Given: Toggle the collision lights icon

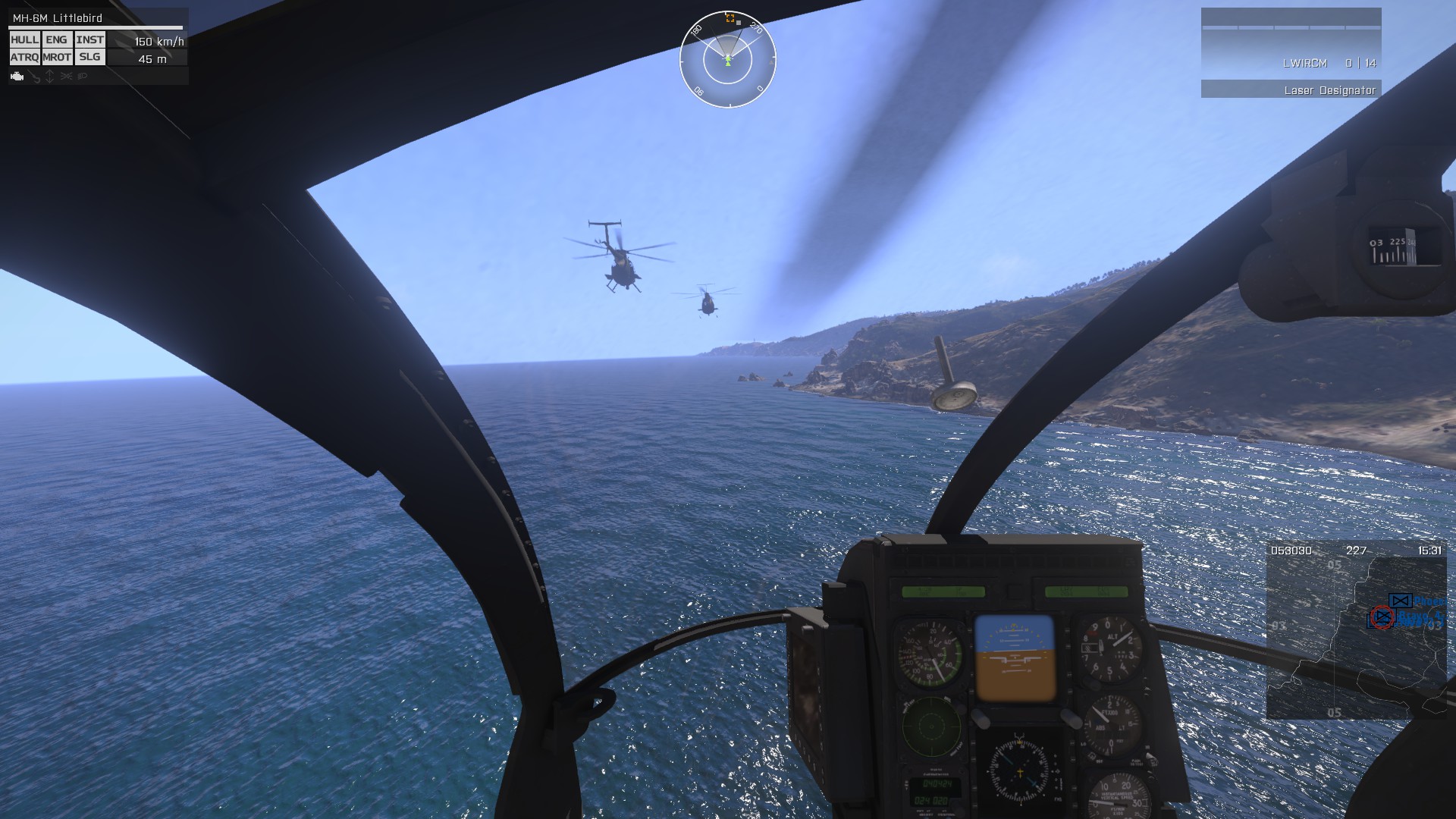Looking at the screenshot, I should coord(66,77).
